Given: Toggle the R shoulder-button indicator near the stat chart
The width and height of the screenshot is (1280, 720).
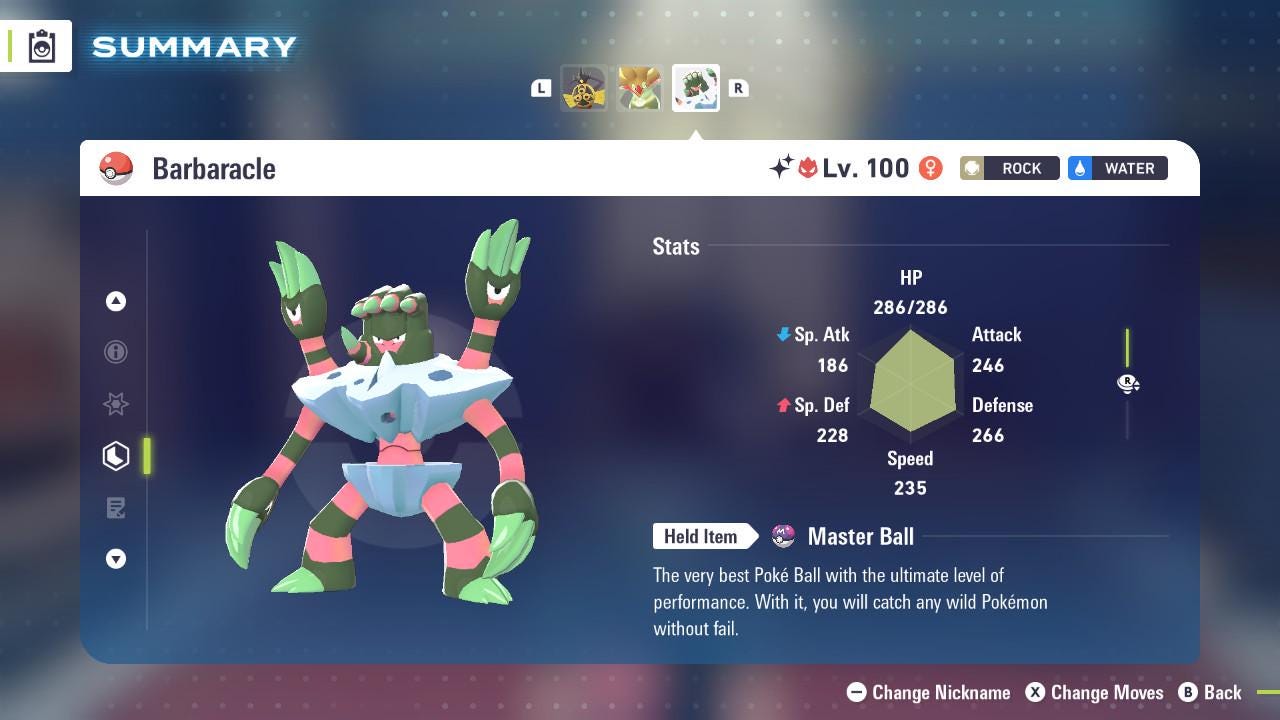Looking at the screenshot, I should (x=1128, y=383).
